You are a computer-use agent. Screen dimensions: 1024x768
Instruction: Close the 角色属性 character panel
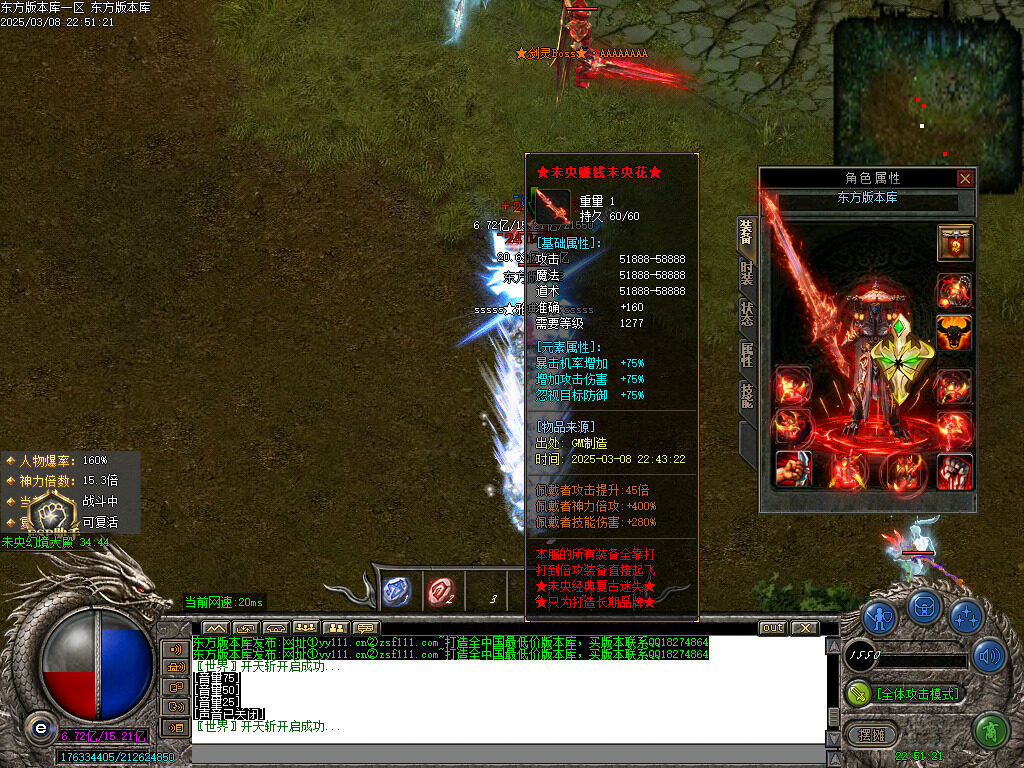pos(965,178)
